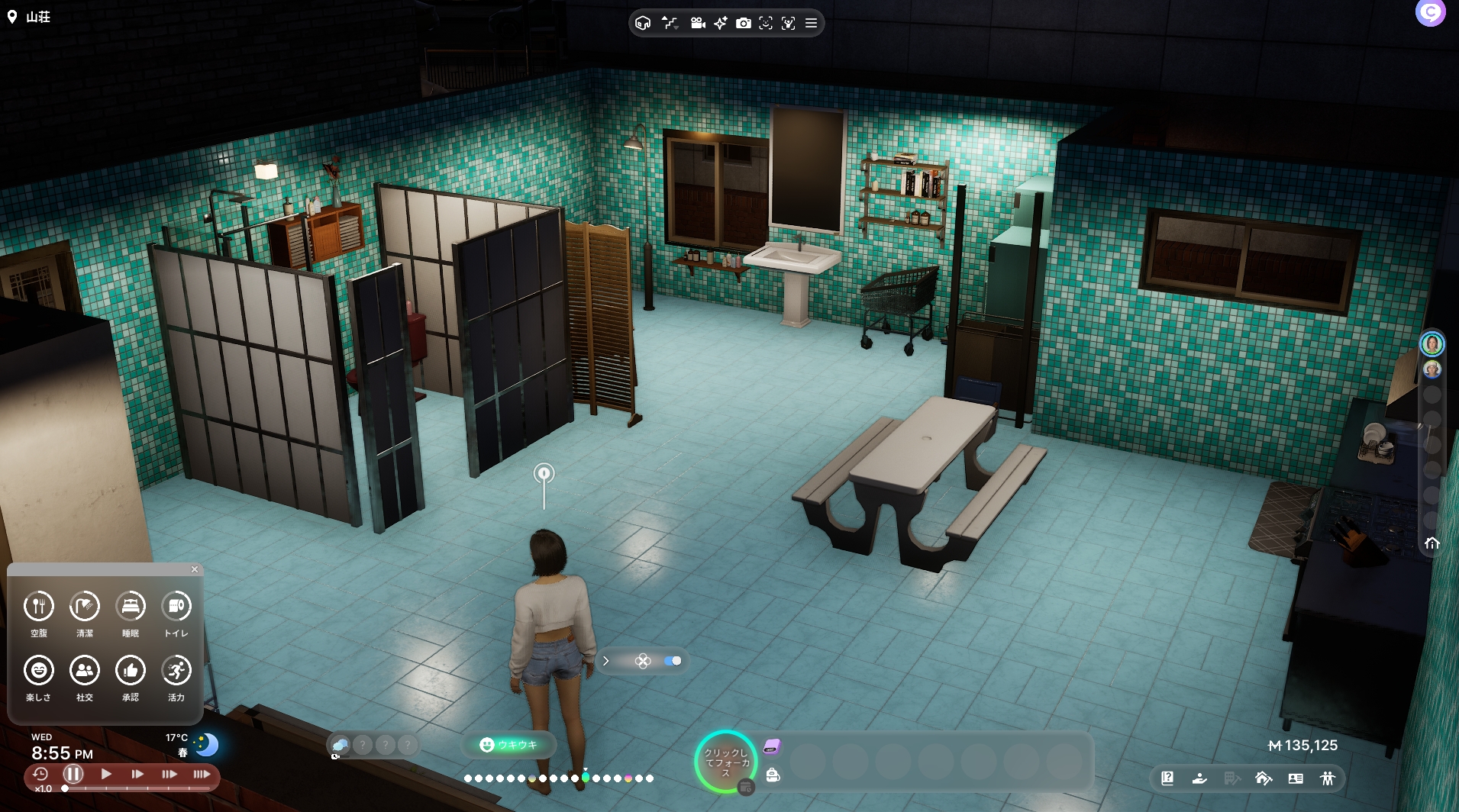
Task: Click the home icon below portraits
Action: (1432, 543)
